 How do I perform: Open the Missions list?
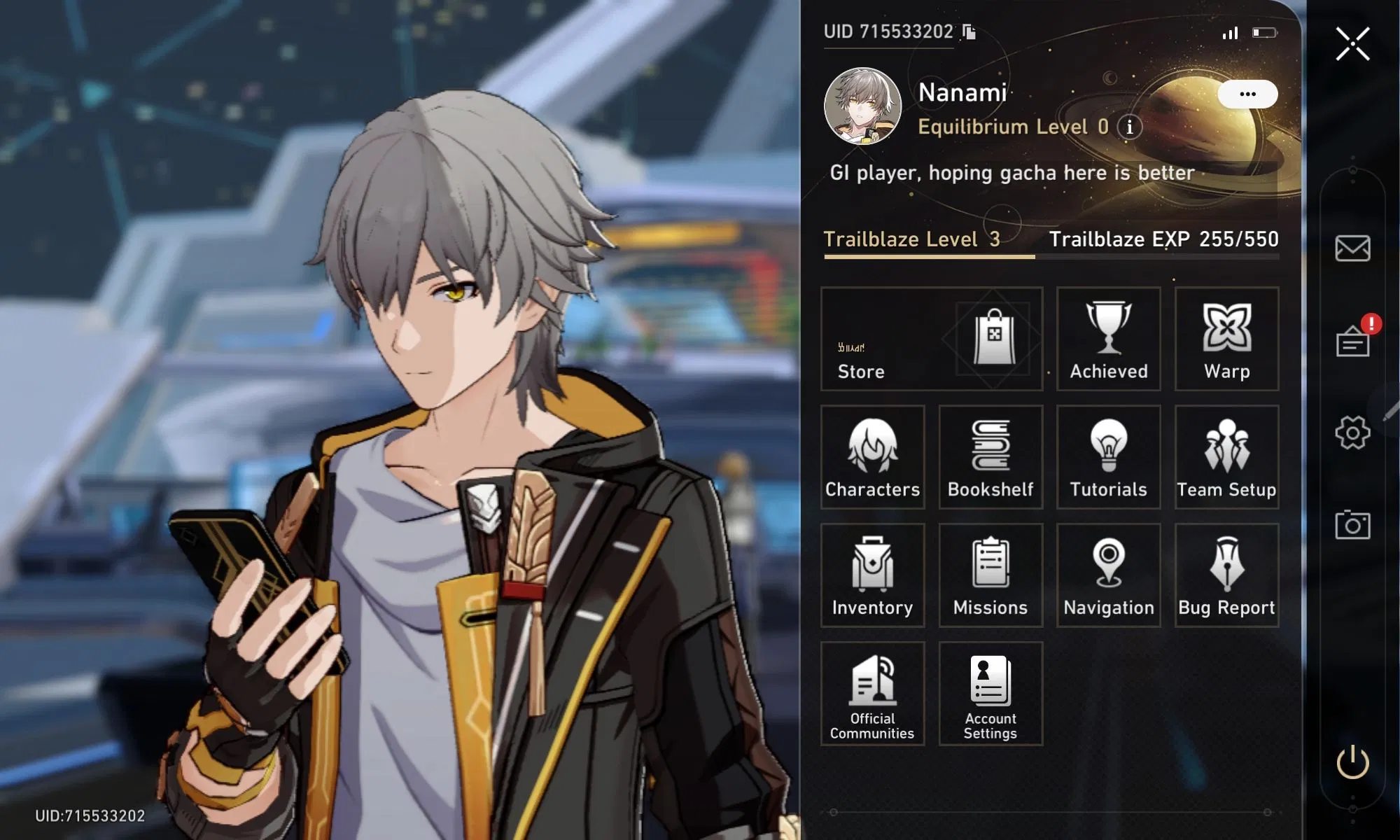coord(990,575)
